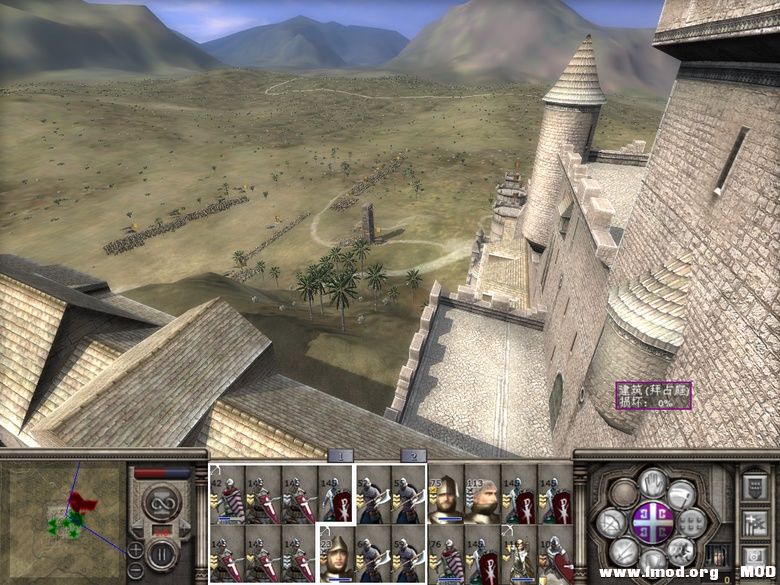Click the caged prisoner icon

click(x=717, y=556)
